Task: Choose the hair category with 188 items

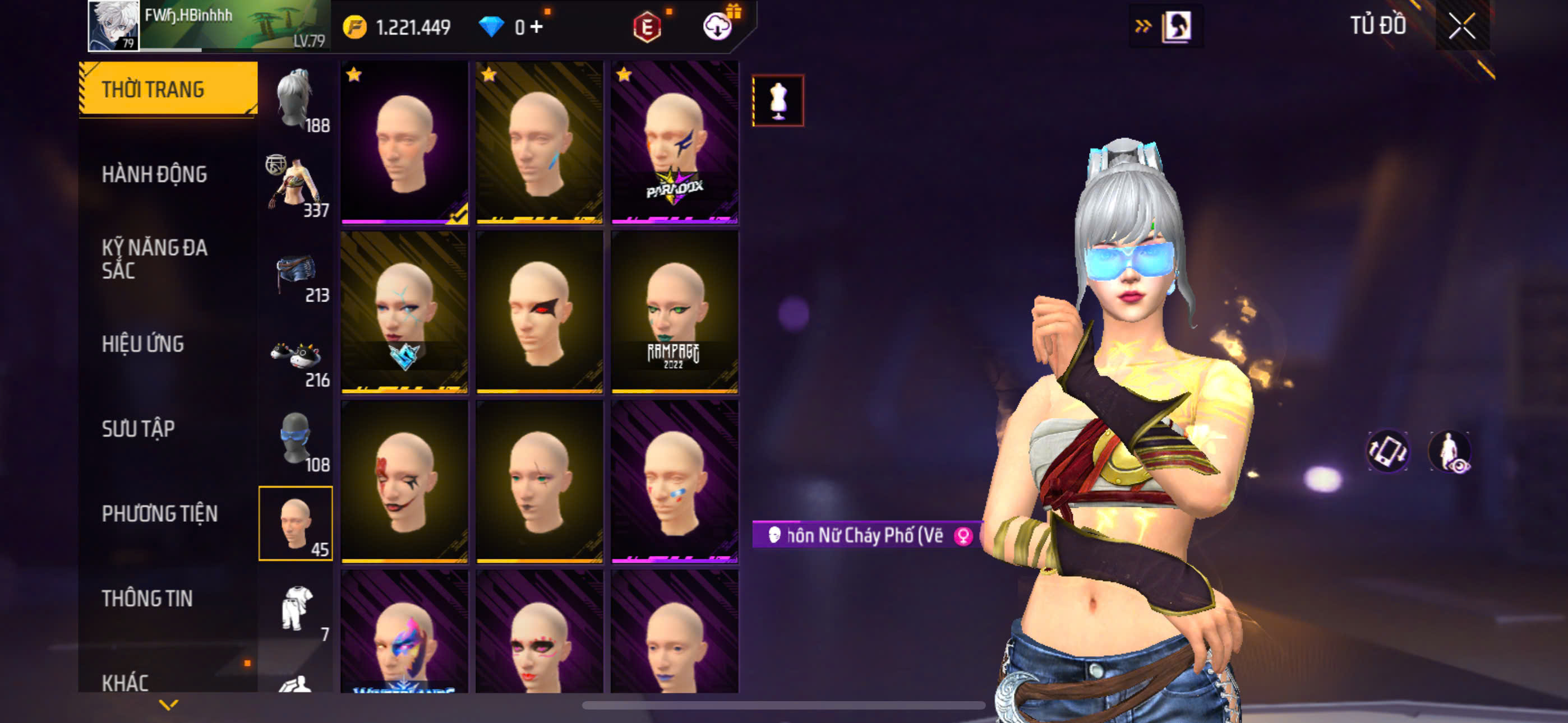Action: tap(297, 100)
